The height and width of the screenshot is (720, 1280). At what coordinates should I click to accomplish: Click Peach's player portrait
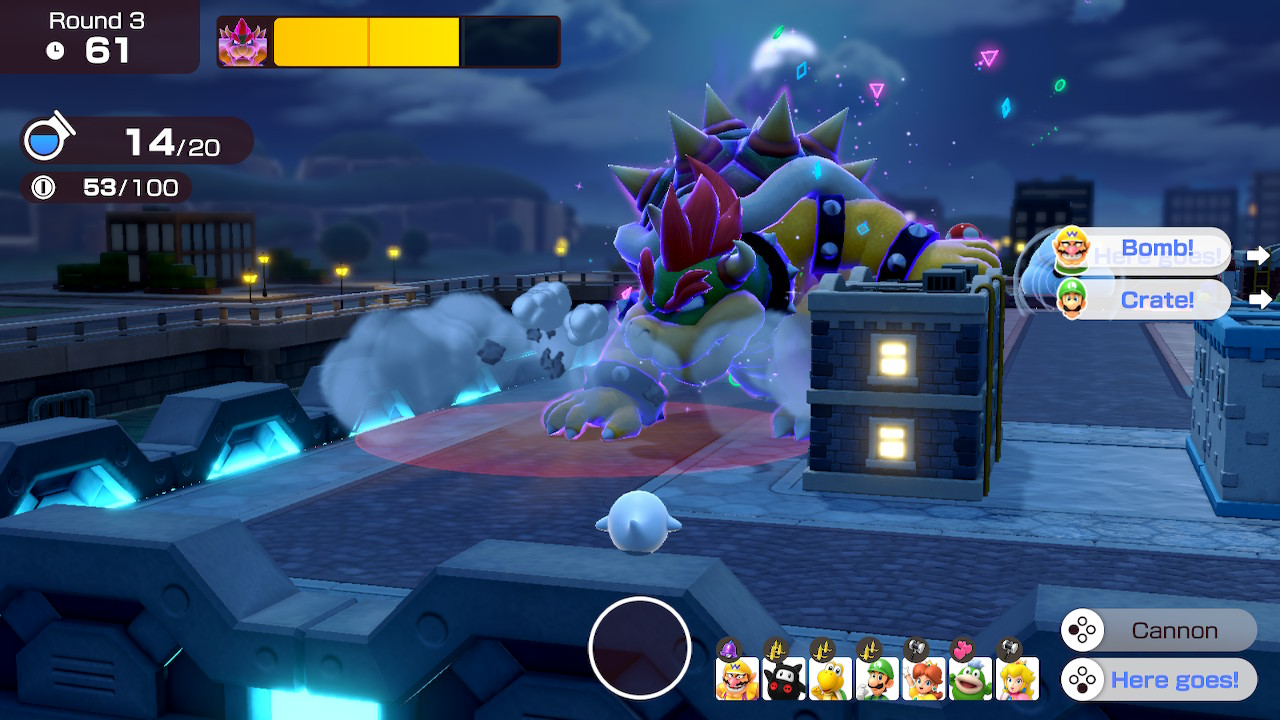[x=1017, y=677]
